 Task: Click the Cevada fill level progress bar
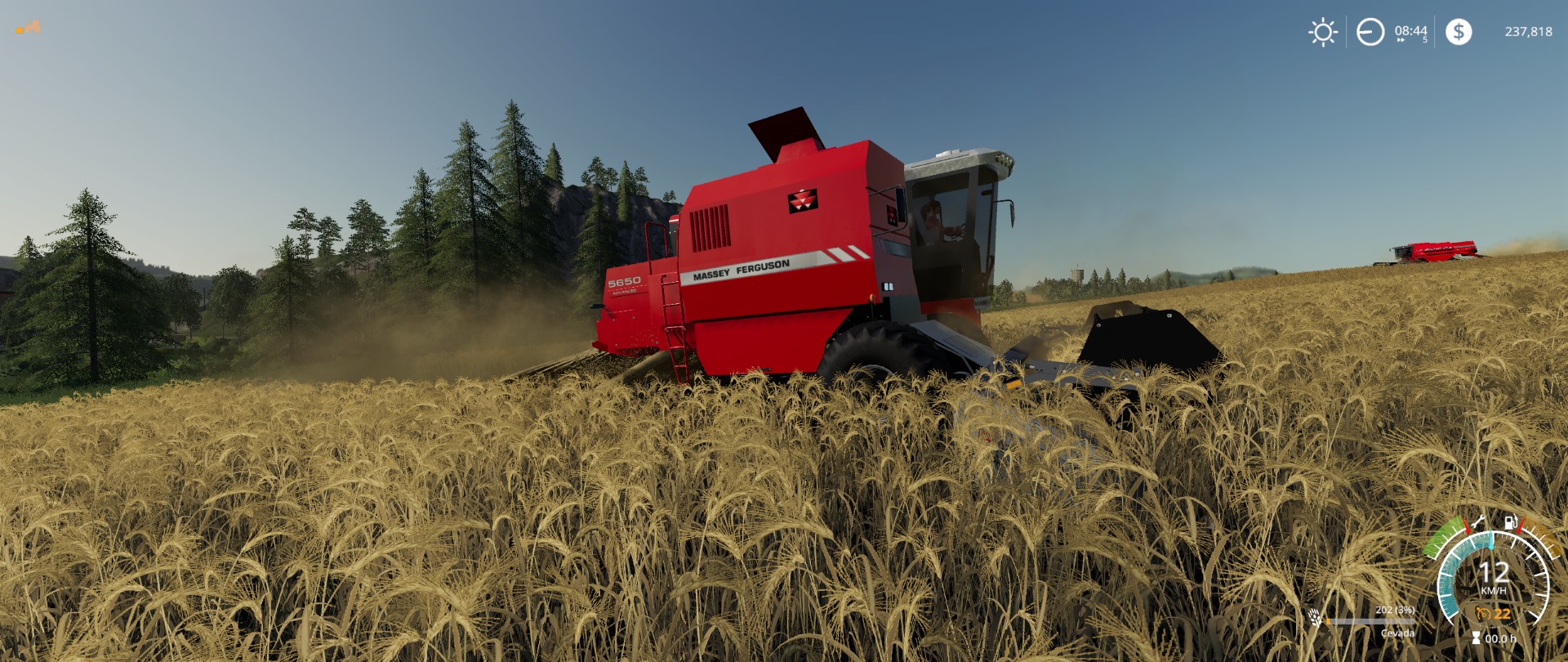(x=1370, y=622)
